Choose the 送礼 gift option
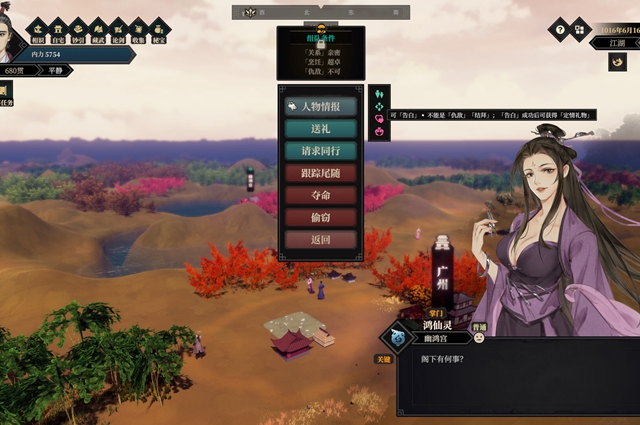Screen dimensions: 640x425 click(x=320, y=128)
